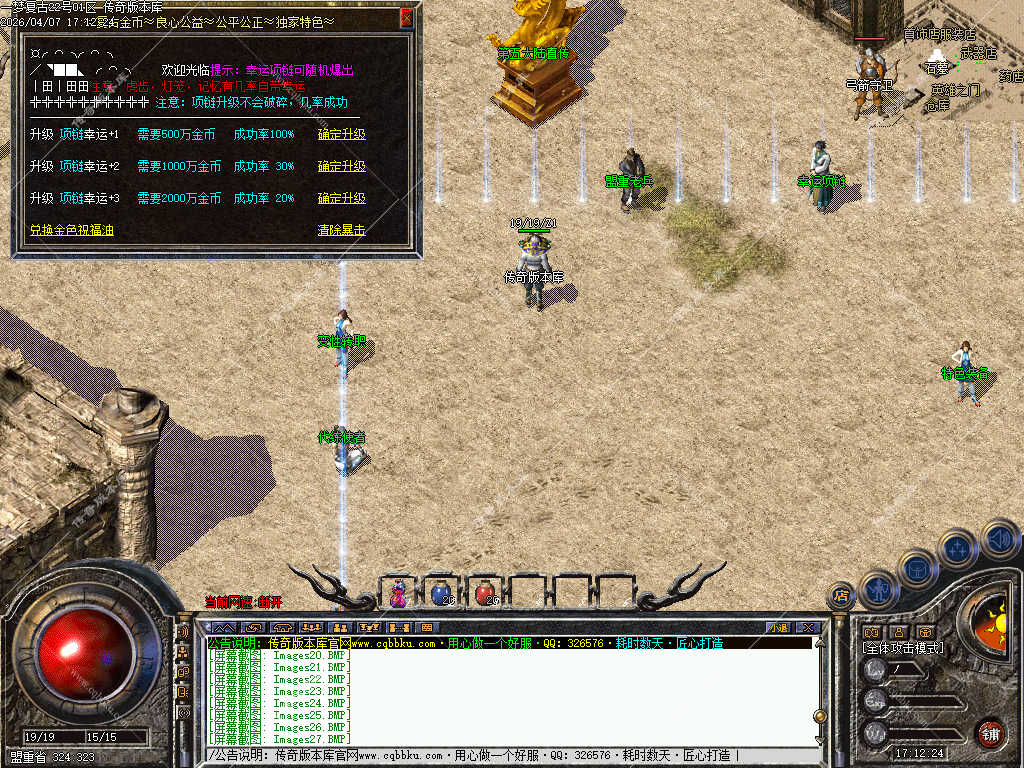
Task: Close the chat panel with X
Action: click(808, 627)
